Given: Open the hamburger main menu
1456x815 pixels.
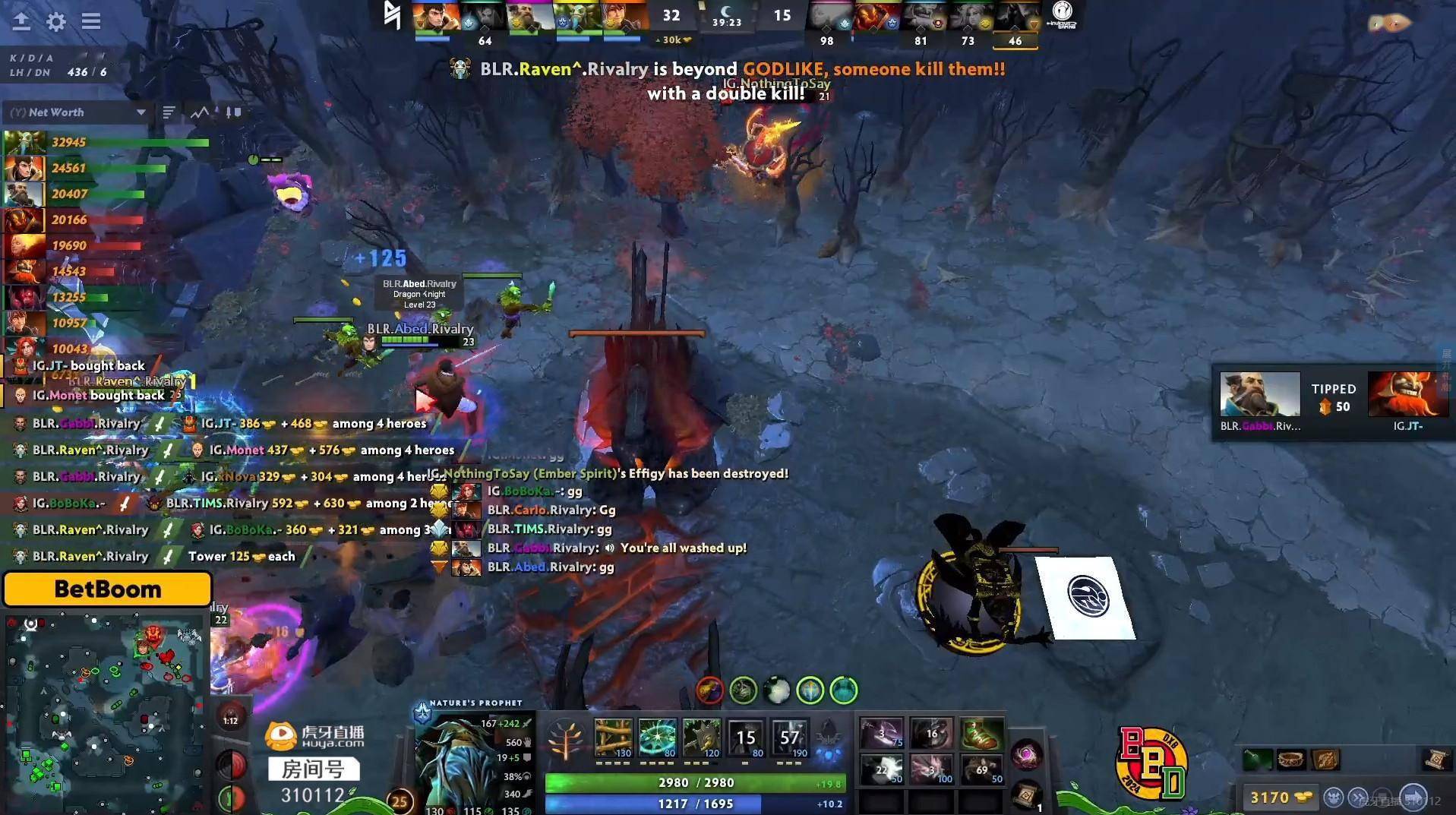Looking at the screenshot, I should (x=91, y=21).
